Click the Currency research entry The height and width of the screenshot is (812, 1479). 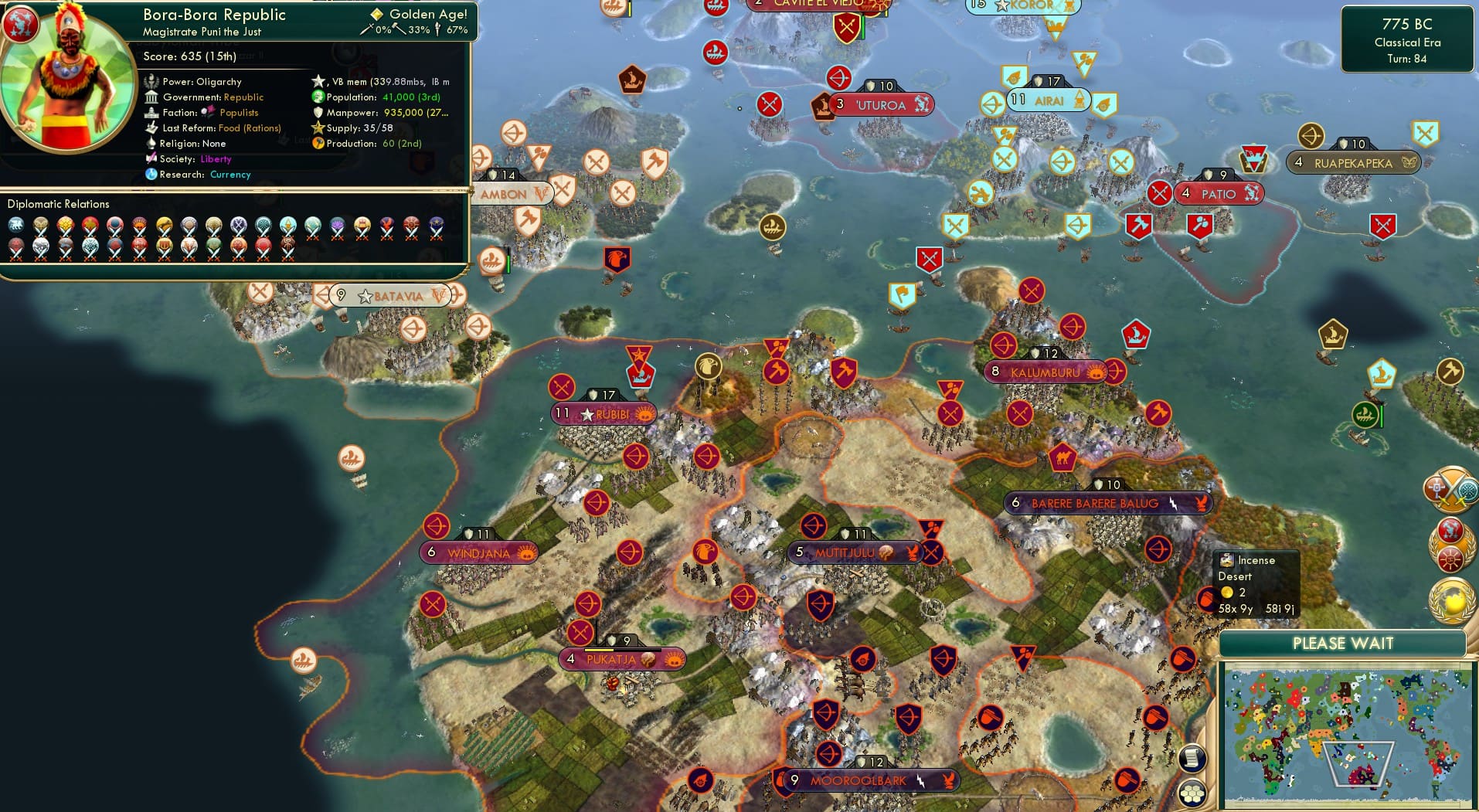coord(229,175)
